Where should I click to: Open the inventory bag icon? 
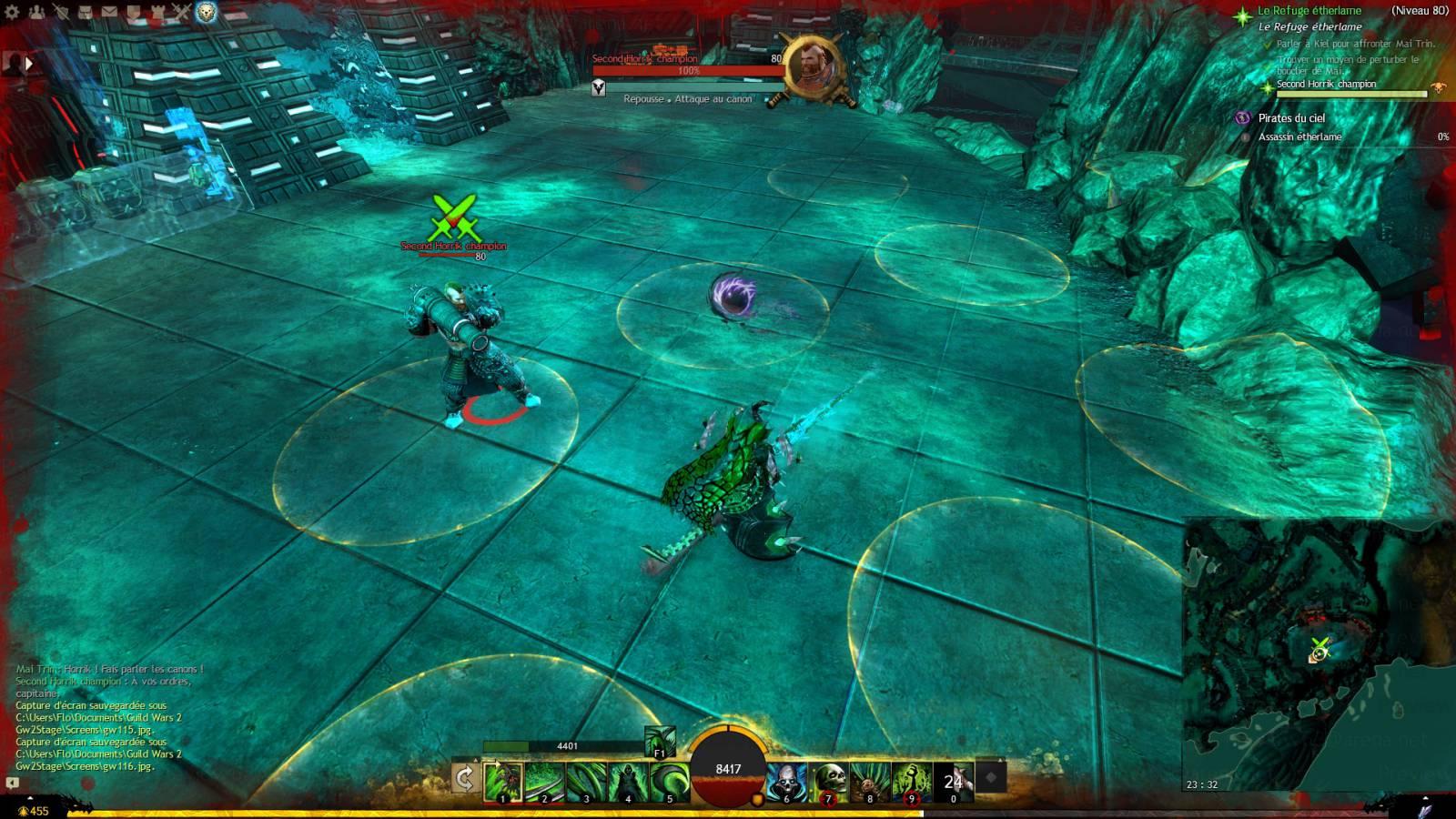click(x=85, y=13)
